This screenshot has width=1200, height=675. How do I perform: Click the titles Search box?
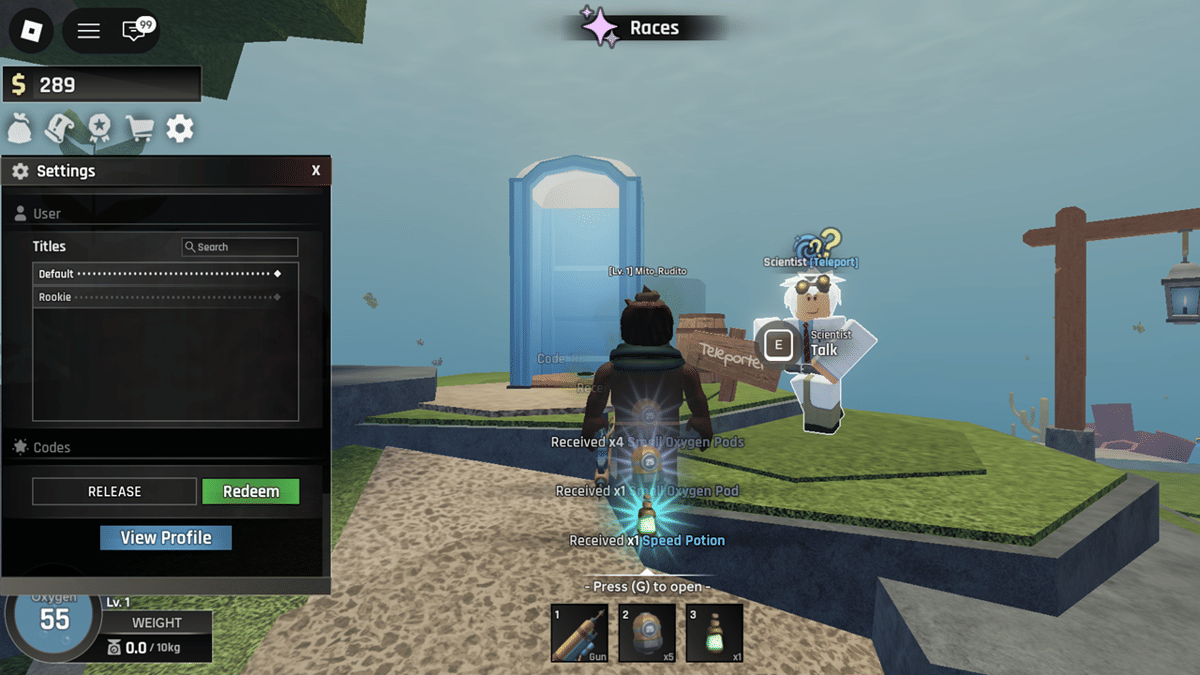pyautogui.click(x=240, y=247)
